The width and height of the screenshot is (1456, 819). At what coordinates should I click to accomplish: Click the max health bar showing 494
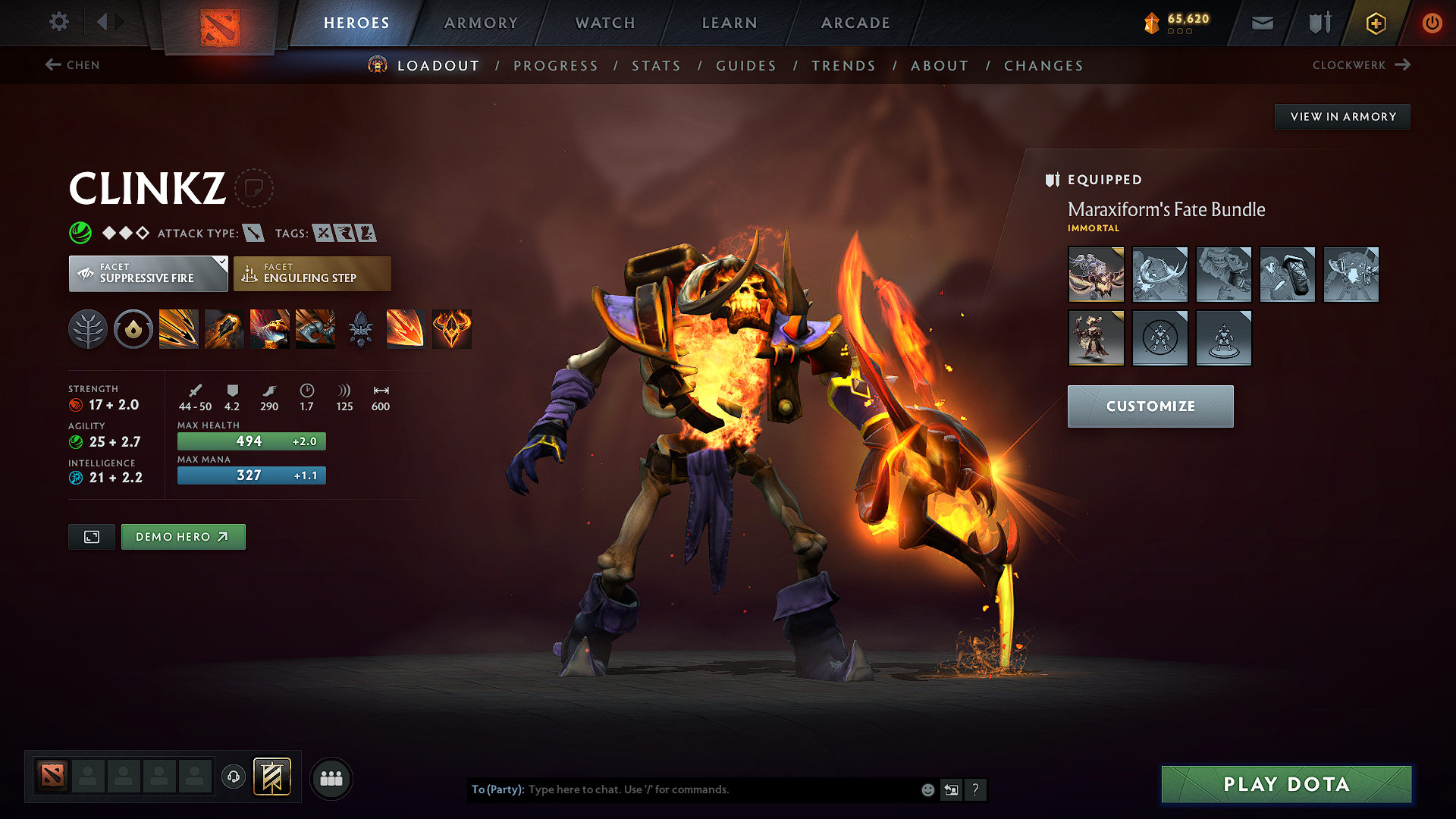(x=251, y=441)
